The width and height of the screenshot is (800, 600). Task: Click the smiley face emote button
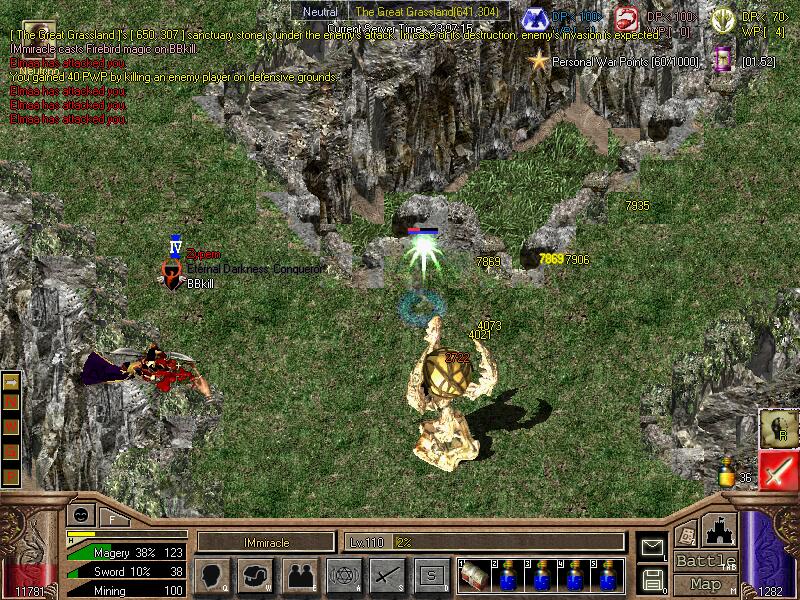(79, 516)
